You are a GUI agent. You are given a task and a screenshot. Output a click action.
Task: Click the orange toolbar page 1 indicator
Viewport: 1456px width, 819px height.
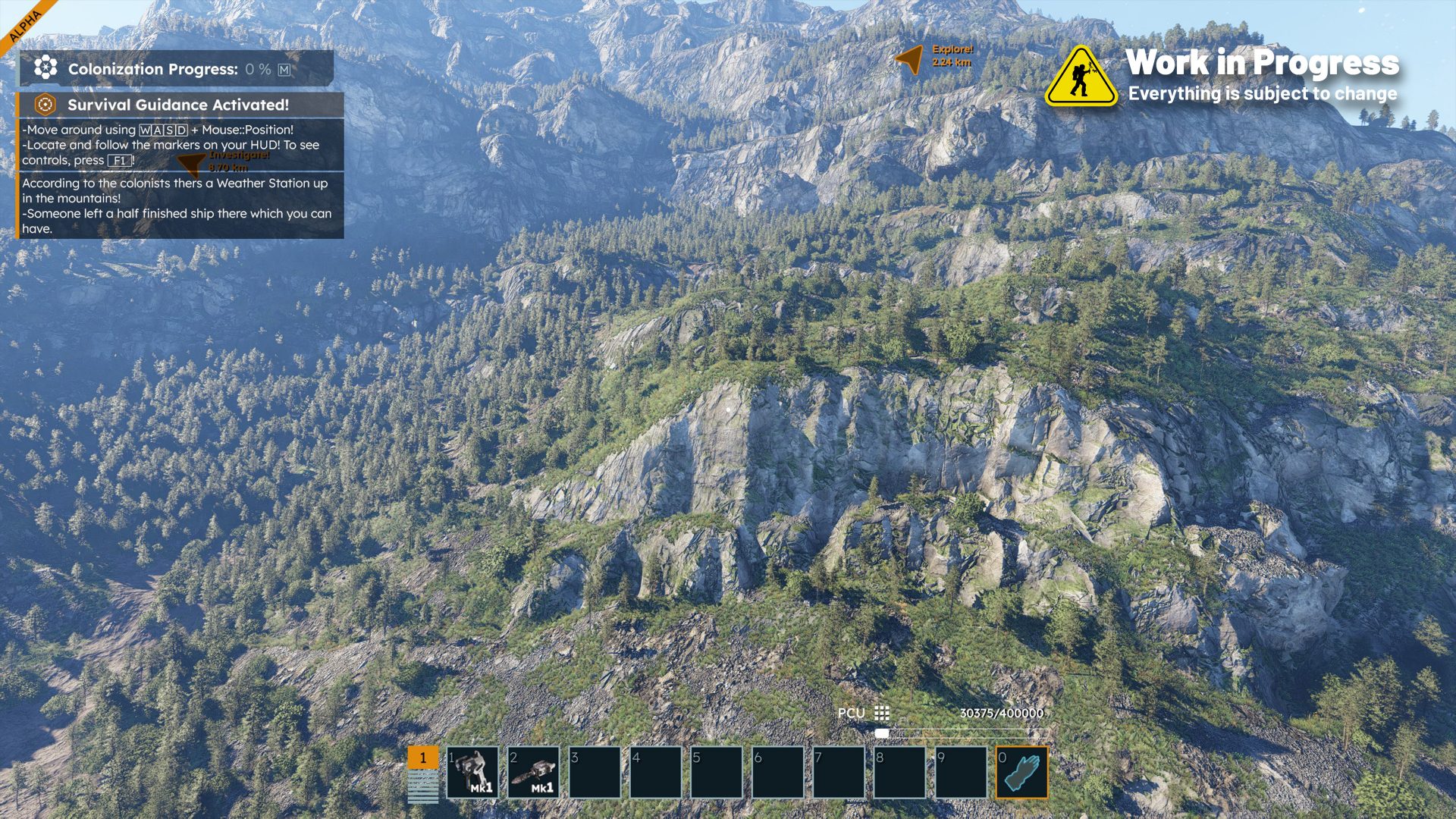[422, 758]
